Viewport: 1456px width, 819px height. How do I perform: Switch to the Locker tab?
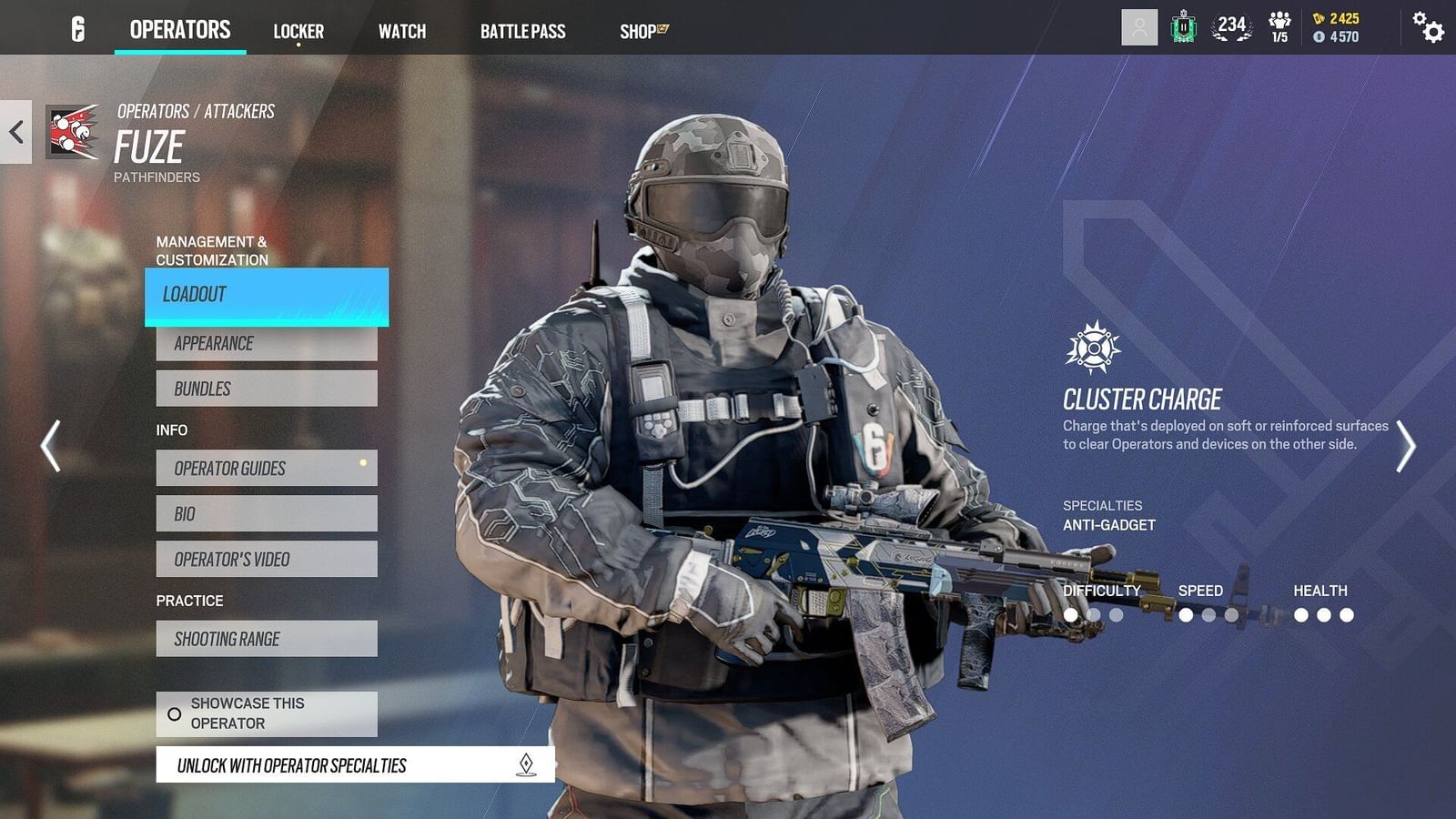tap(298, 30)
